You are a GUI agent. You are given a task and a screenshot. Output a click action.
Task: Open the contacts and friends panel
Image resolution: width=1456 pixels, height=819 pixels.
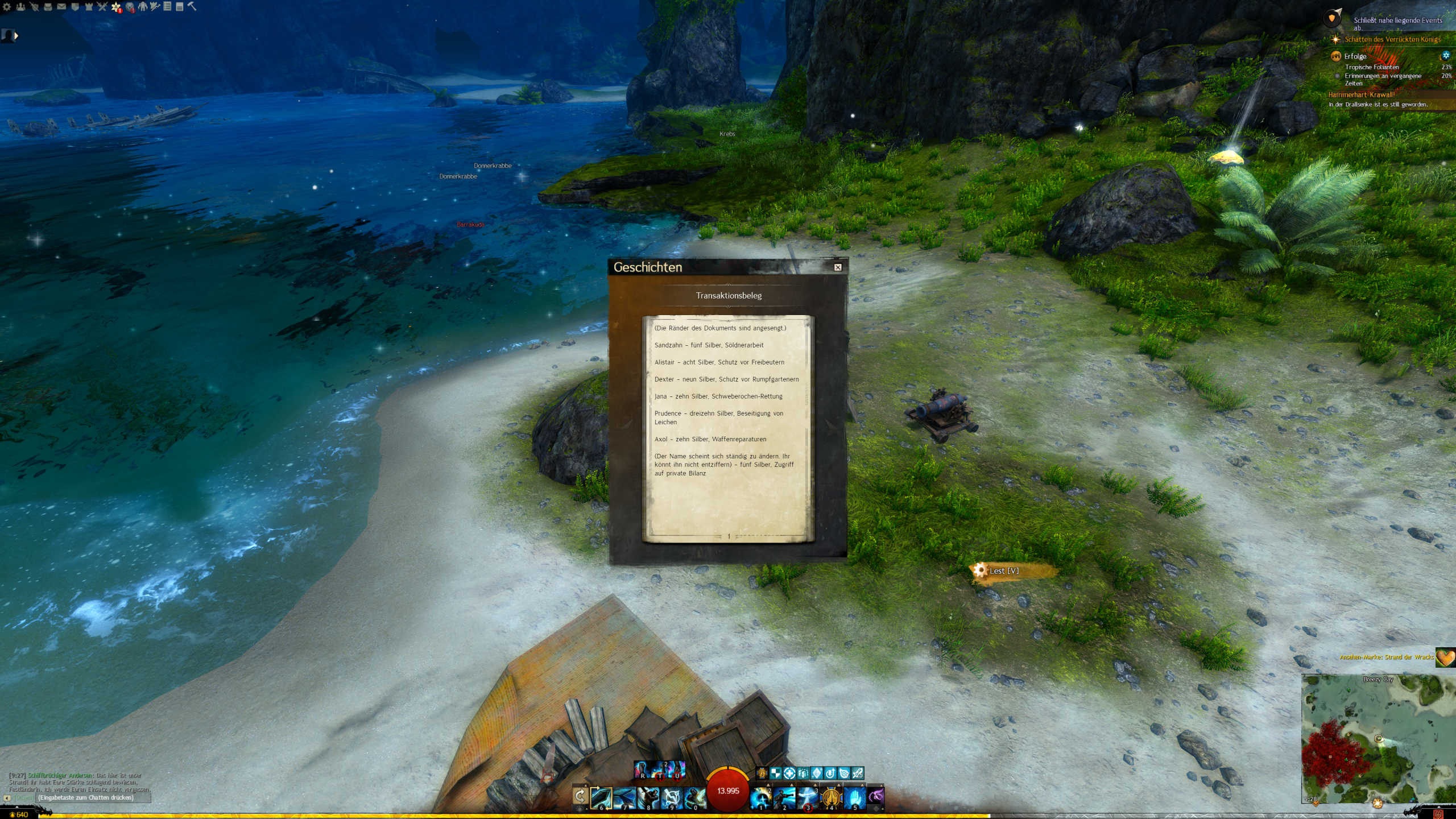20,7
